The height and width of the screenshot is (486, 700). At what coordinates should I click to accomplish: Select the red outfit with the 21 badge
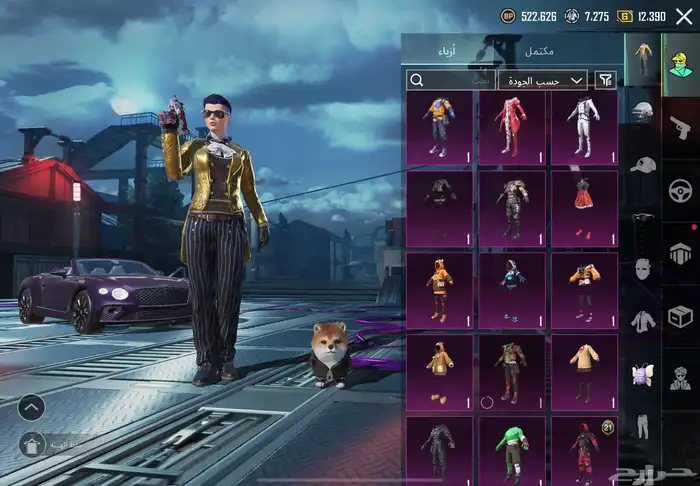tap(584, 451)
